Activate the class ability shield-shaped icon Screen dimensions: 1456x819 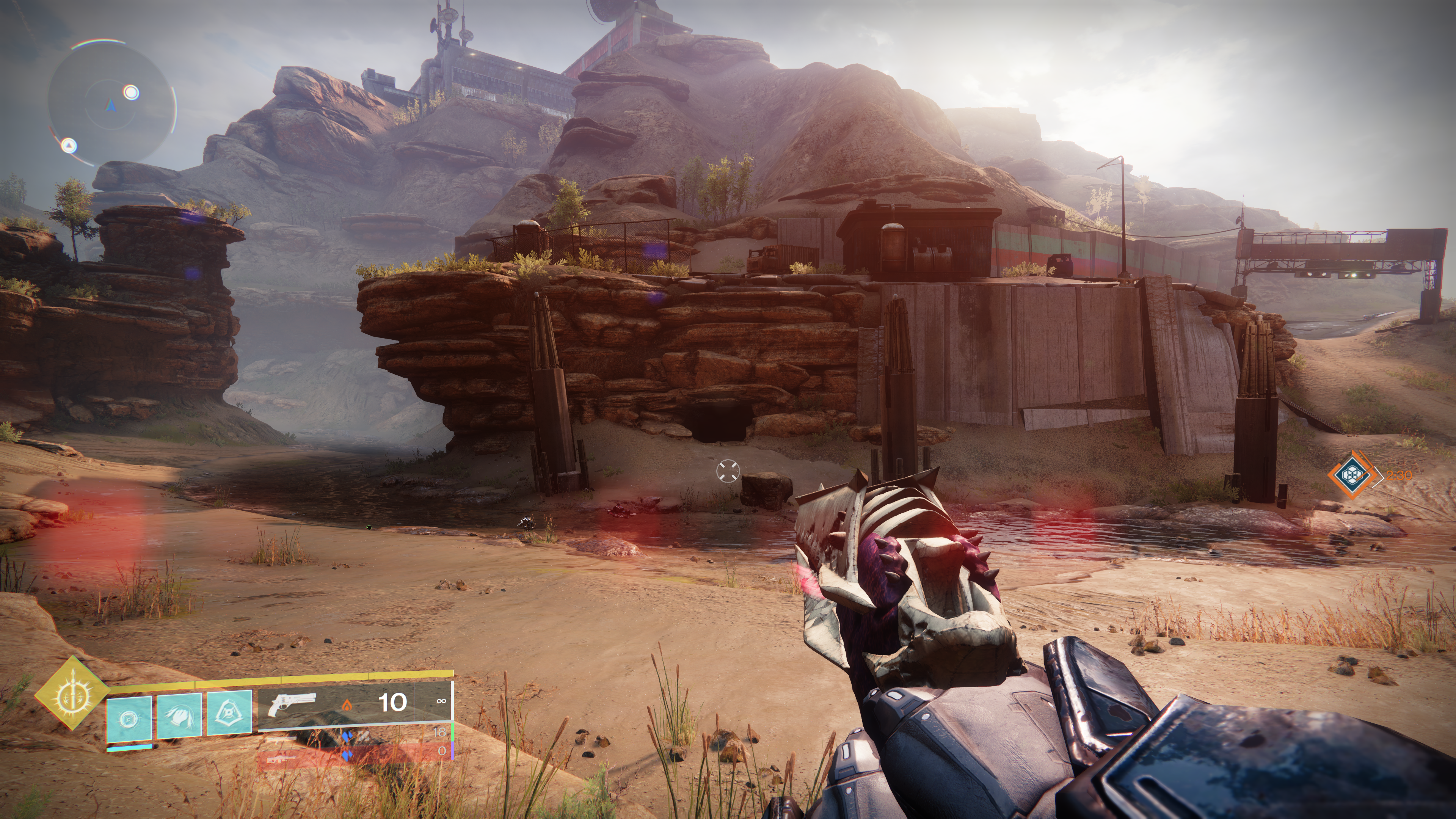[x=229, y=714]
